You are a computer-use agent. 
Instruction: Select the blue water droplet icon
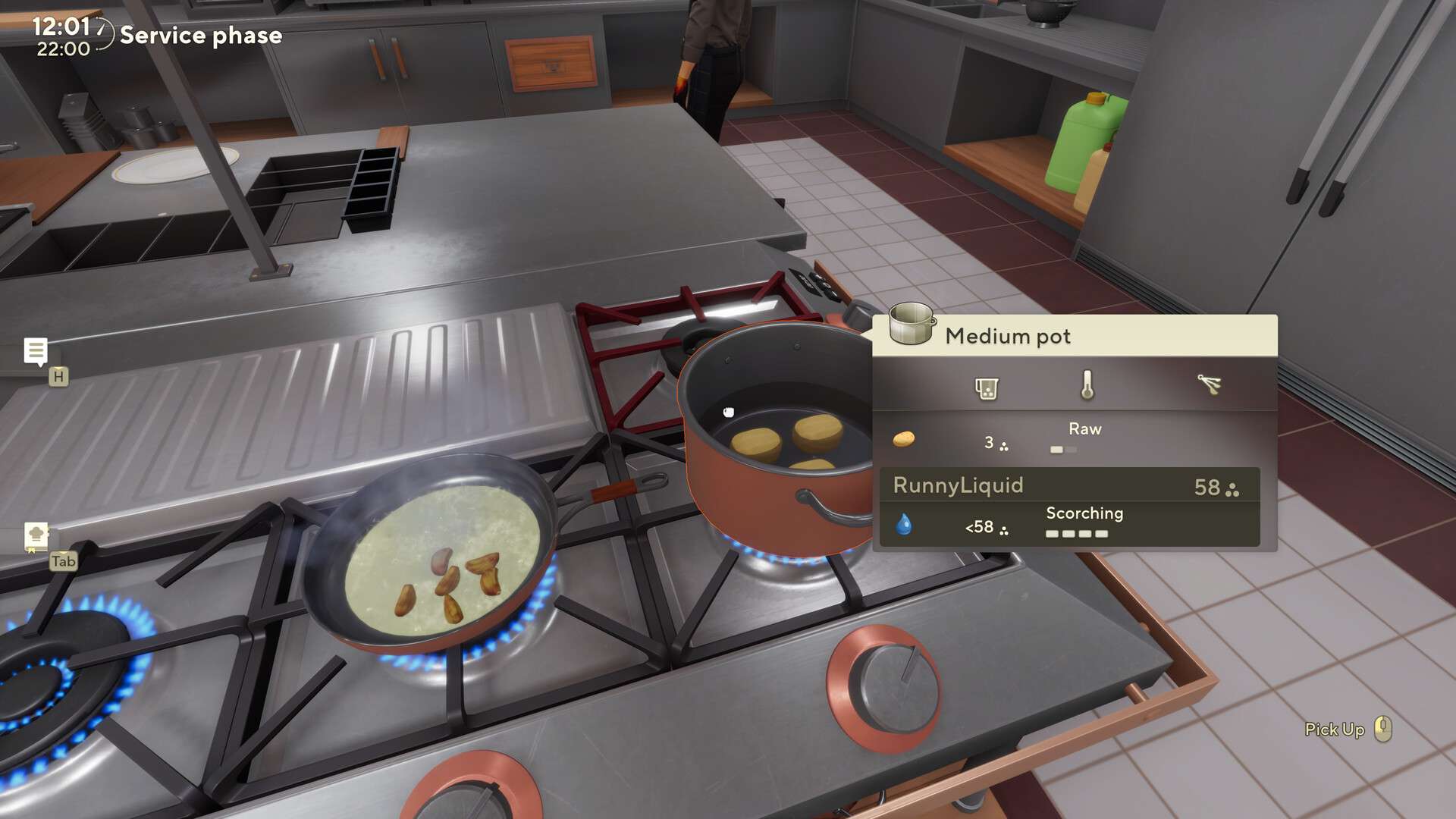[x=904, y=524]
